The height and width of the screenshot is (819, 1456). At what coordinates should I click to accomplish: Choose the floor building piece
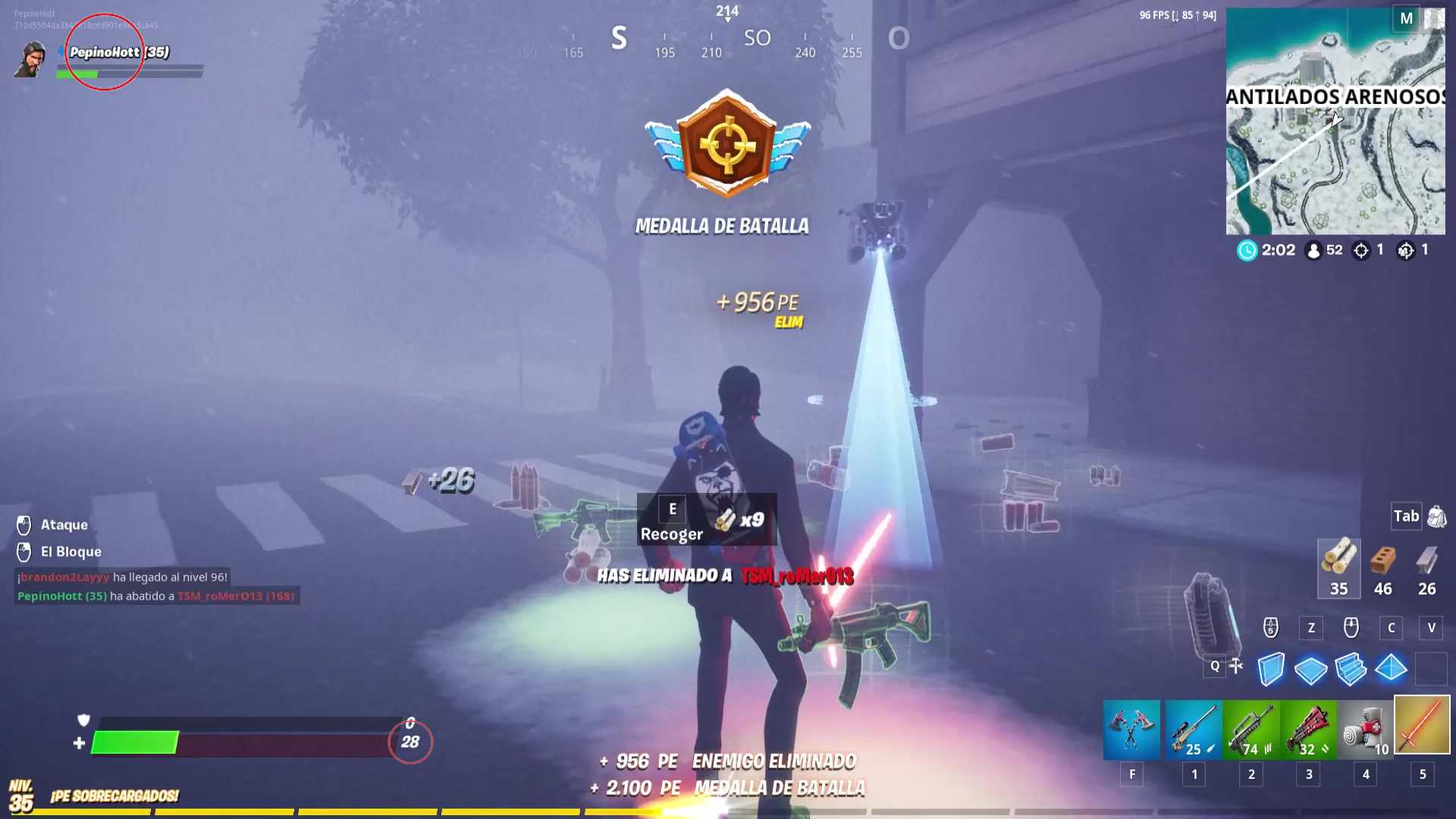click(x=1310, y=669)
